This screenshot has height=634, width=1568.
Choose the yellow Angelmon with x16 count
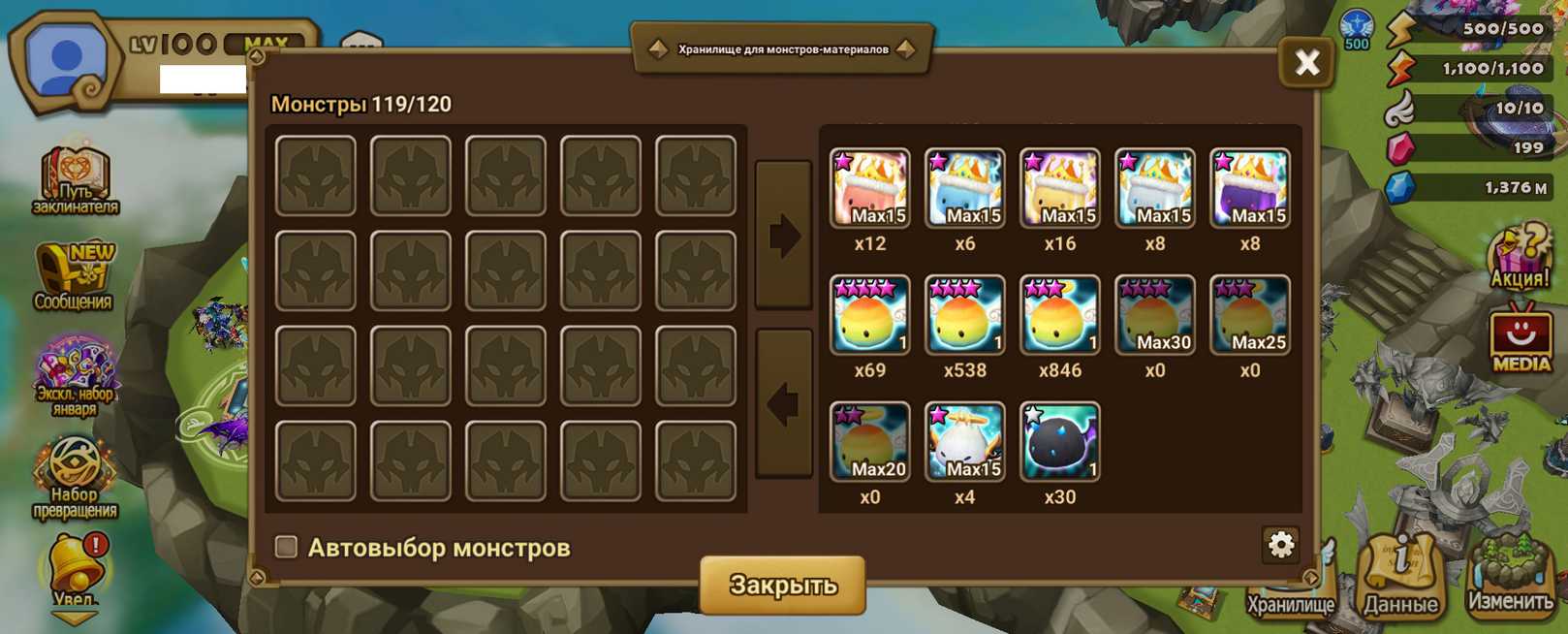point(1059,189)
